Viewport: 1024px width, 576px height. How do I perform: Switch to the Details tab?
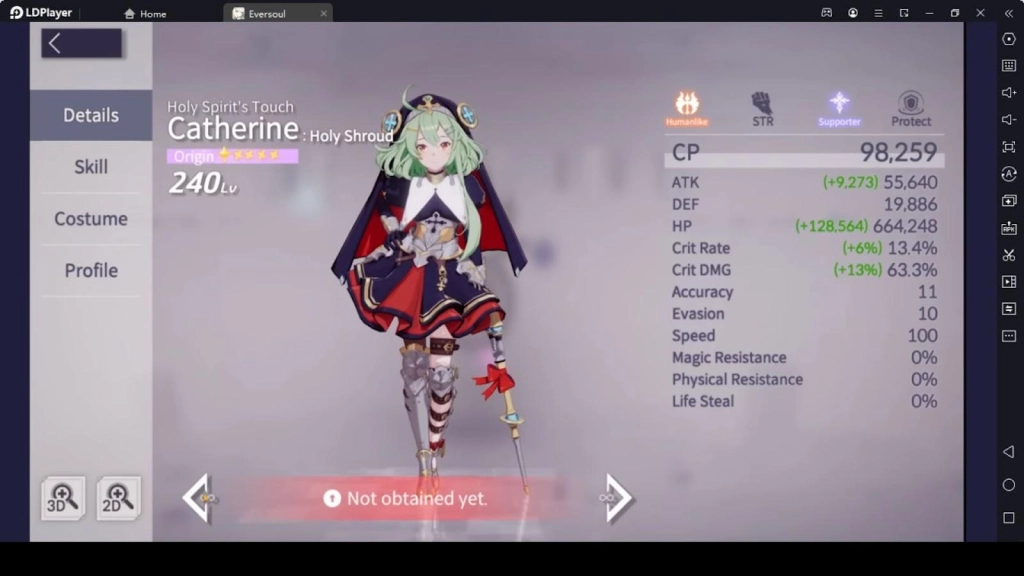(91, 115)
